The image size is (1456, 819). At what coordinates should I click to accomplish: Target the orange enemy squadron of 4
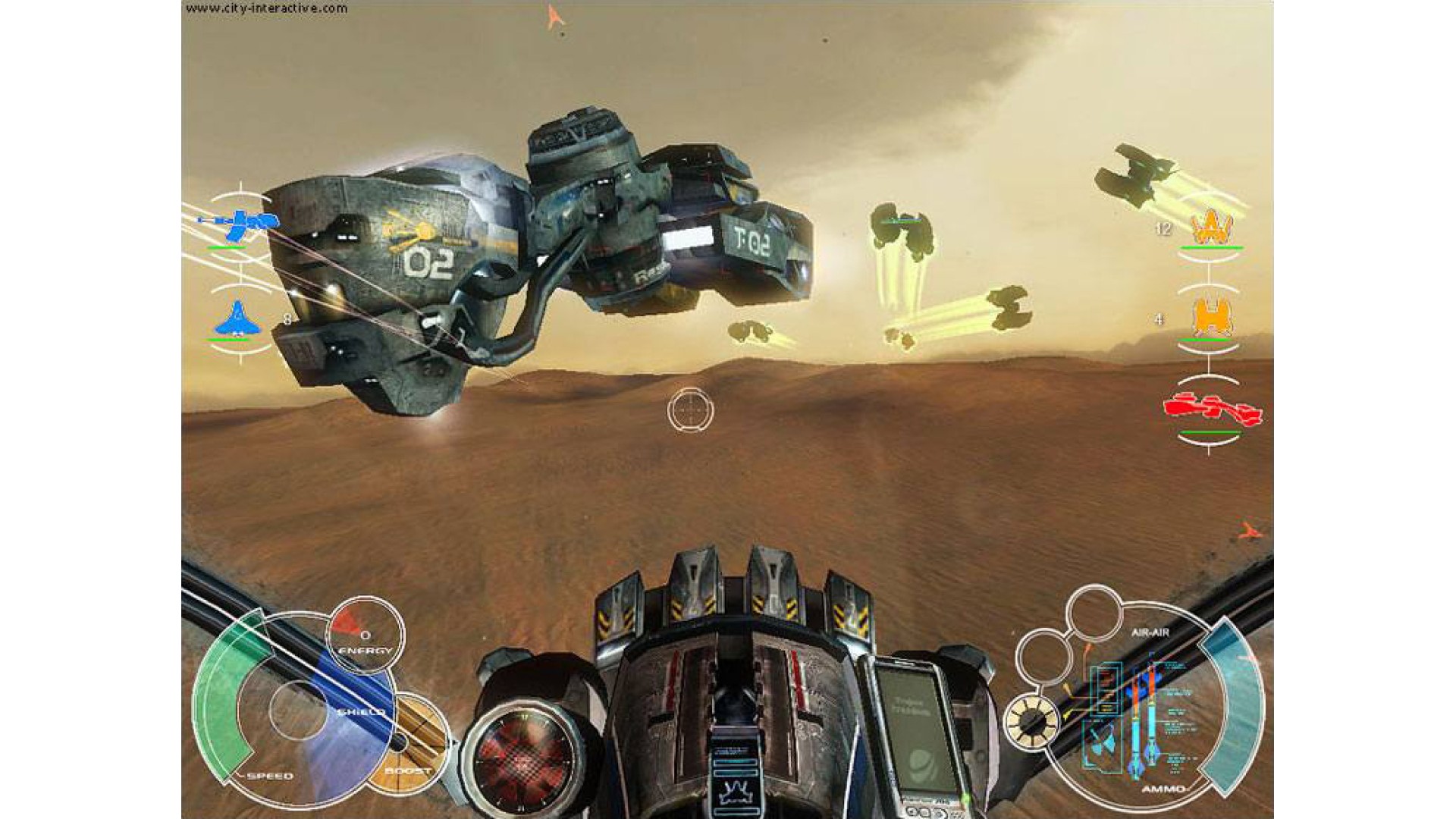pos(1212,318)
